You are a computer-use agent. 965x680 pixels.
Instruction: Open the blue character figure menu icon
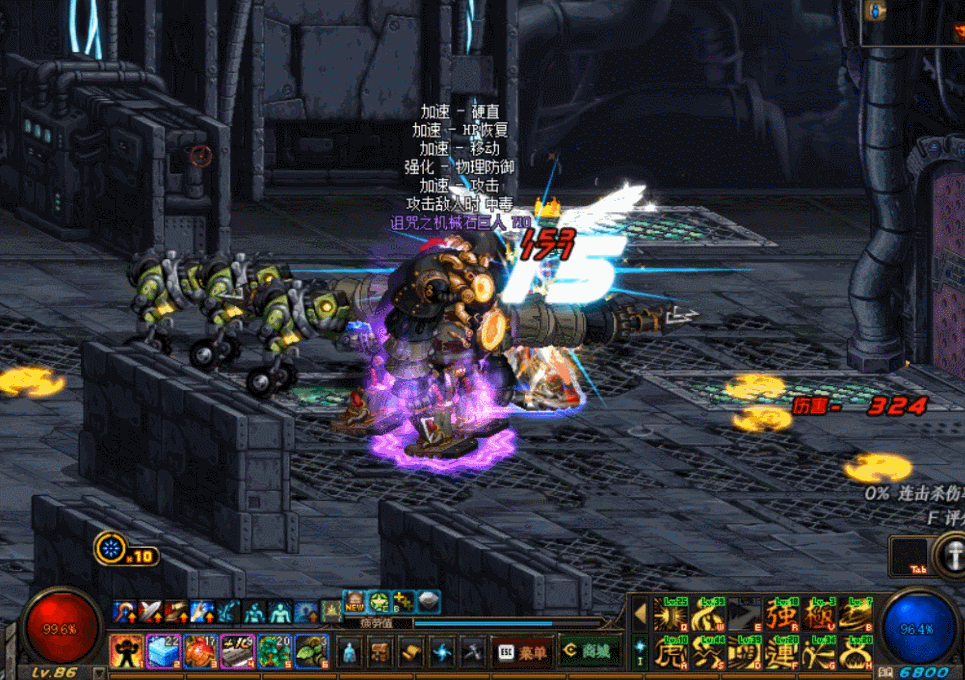click(x=348, y=653)
